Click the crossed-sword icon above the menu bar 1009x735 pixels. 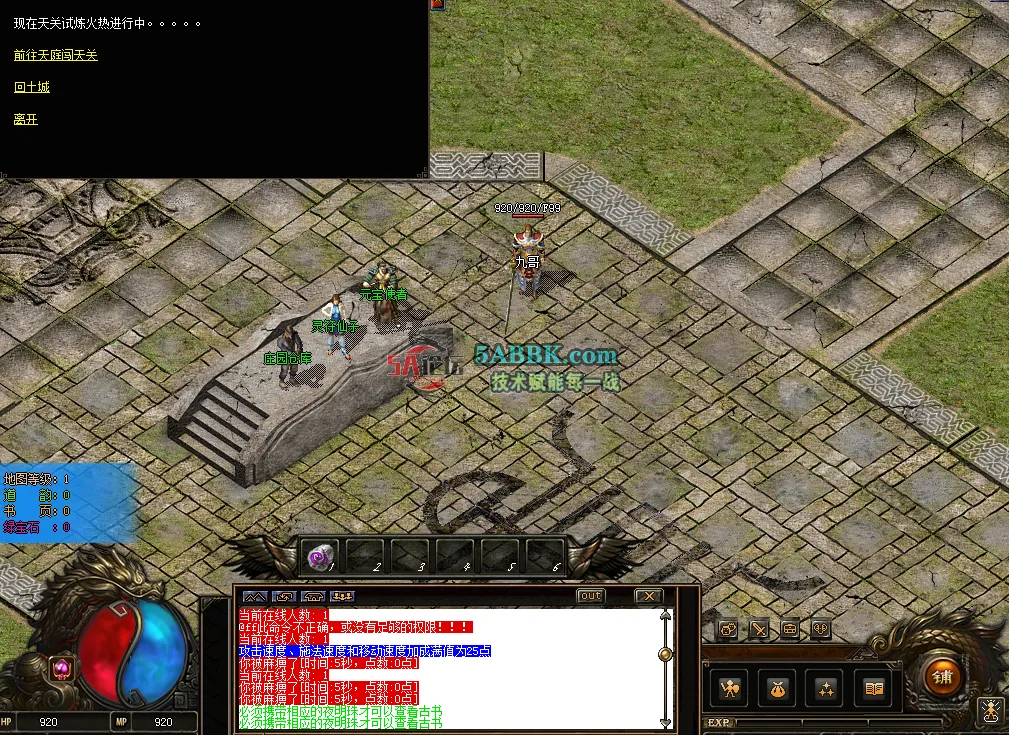[760, 629]
